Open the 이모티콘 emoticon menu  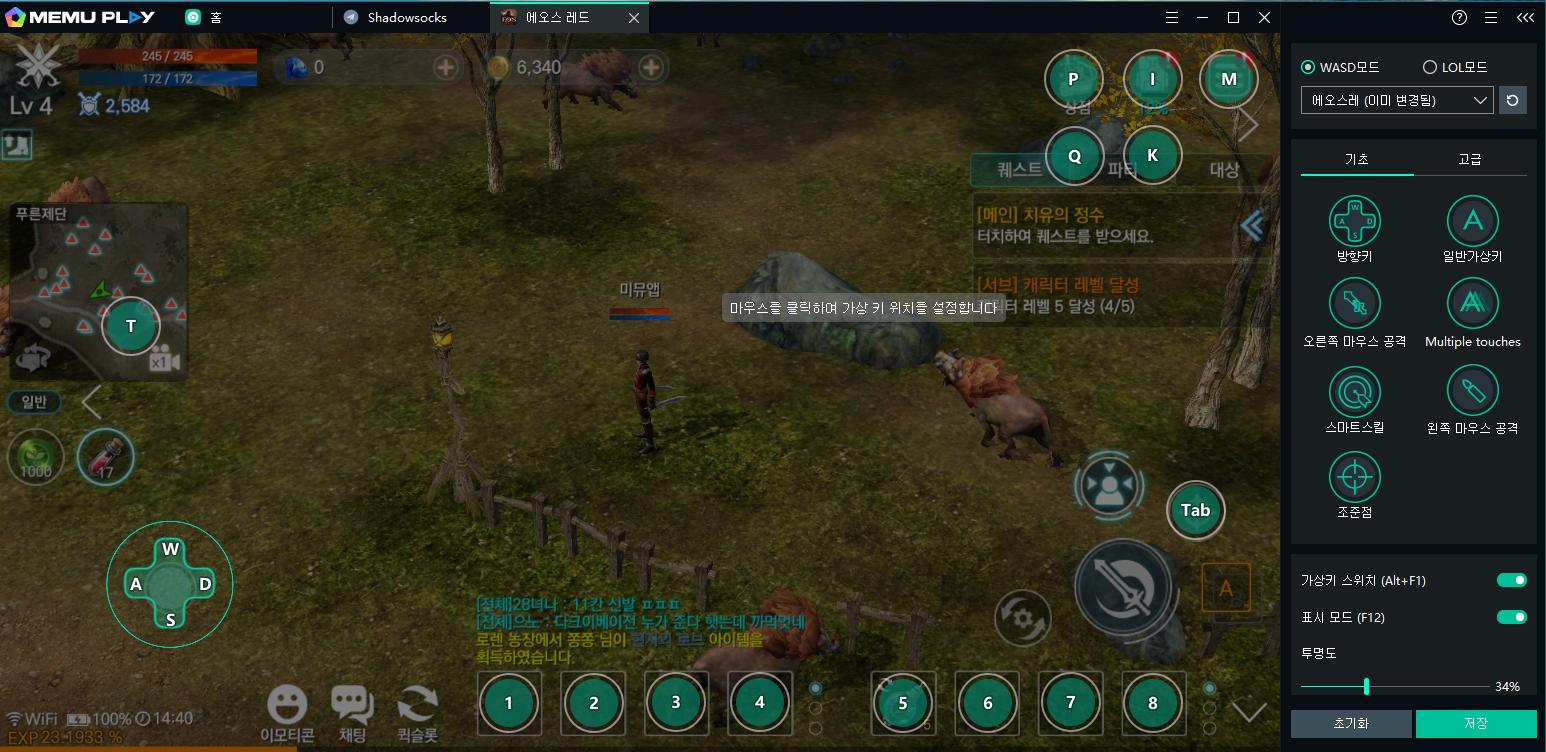(x=287, y=712)
